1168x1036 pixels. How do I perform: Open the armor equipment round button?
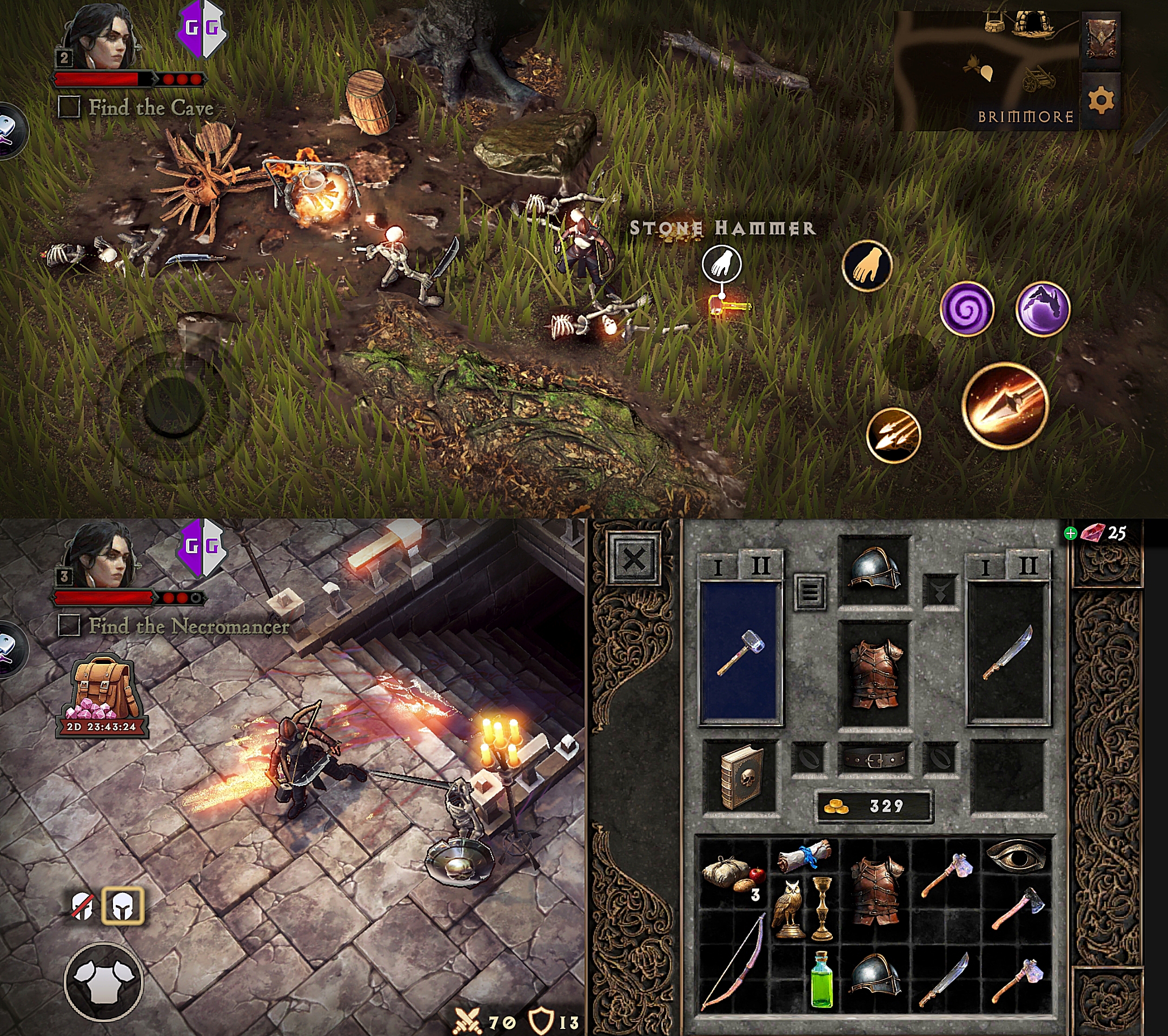coord(103,981)
